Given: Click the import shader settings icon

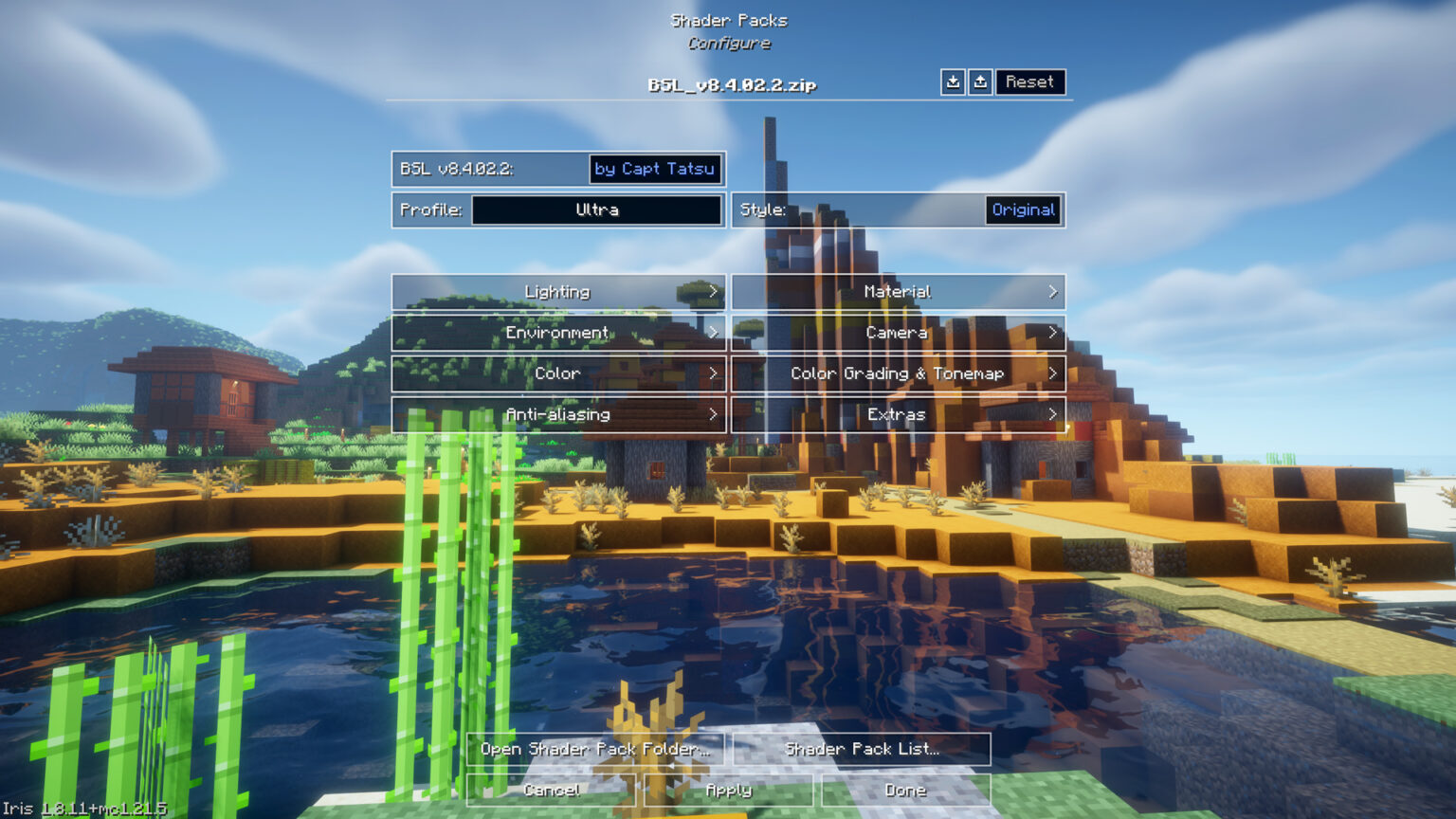Looking at the screenshot, I should pyautogui.click(x=954, y=82).
